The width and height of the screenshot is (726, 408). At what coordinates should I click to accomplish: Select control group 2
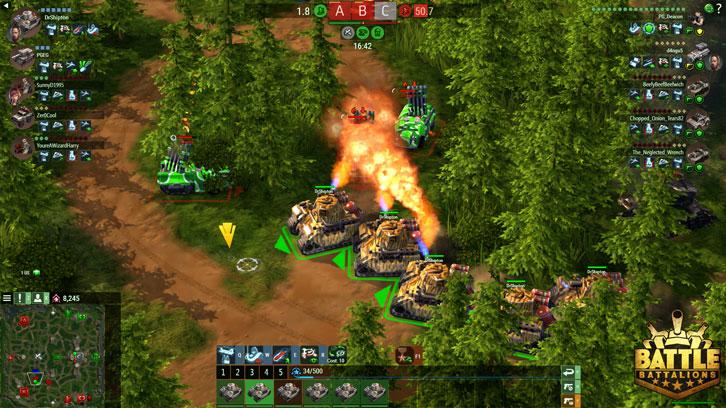tap(239, 372)
